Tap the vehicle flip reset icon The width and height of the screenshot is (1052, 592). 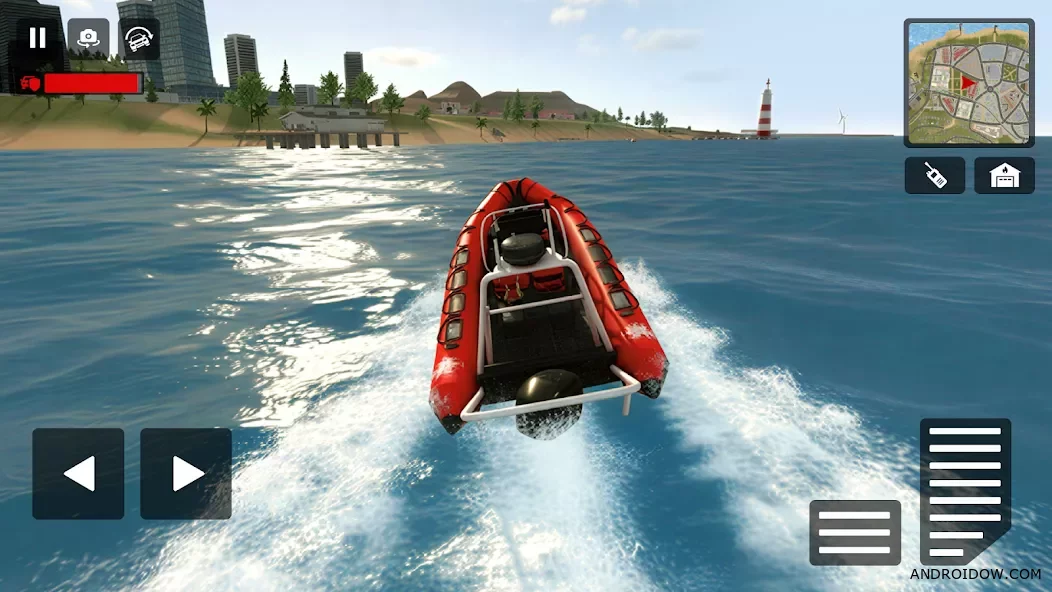click(x=140, y=39)
